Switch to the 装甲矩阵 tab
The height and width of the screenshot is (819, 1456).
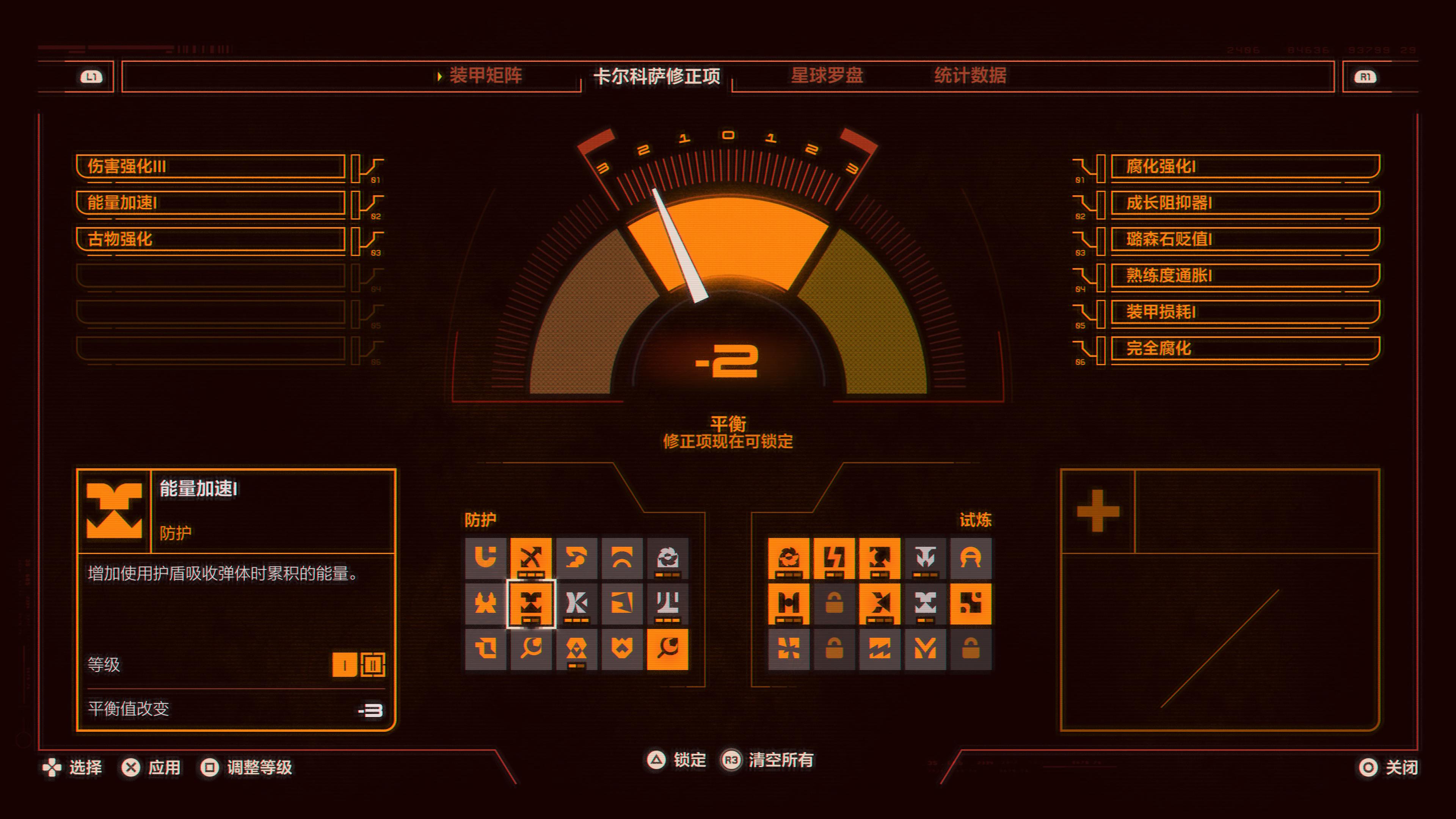click(485, 75)
